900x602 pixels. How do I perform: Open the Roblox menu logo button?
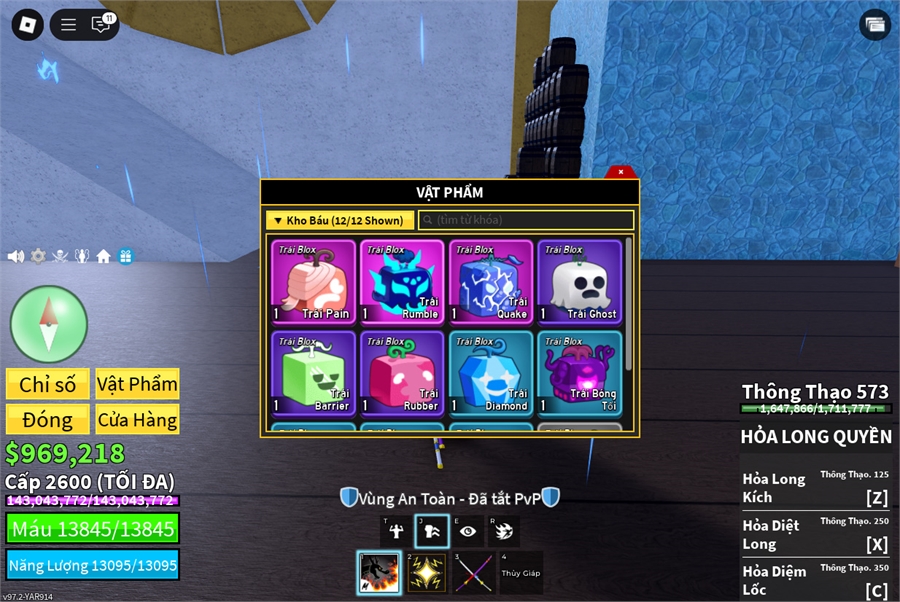(27, 25)
